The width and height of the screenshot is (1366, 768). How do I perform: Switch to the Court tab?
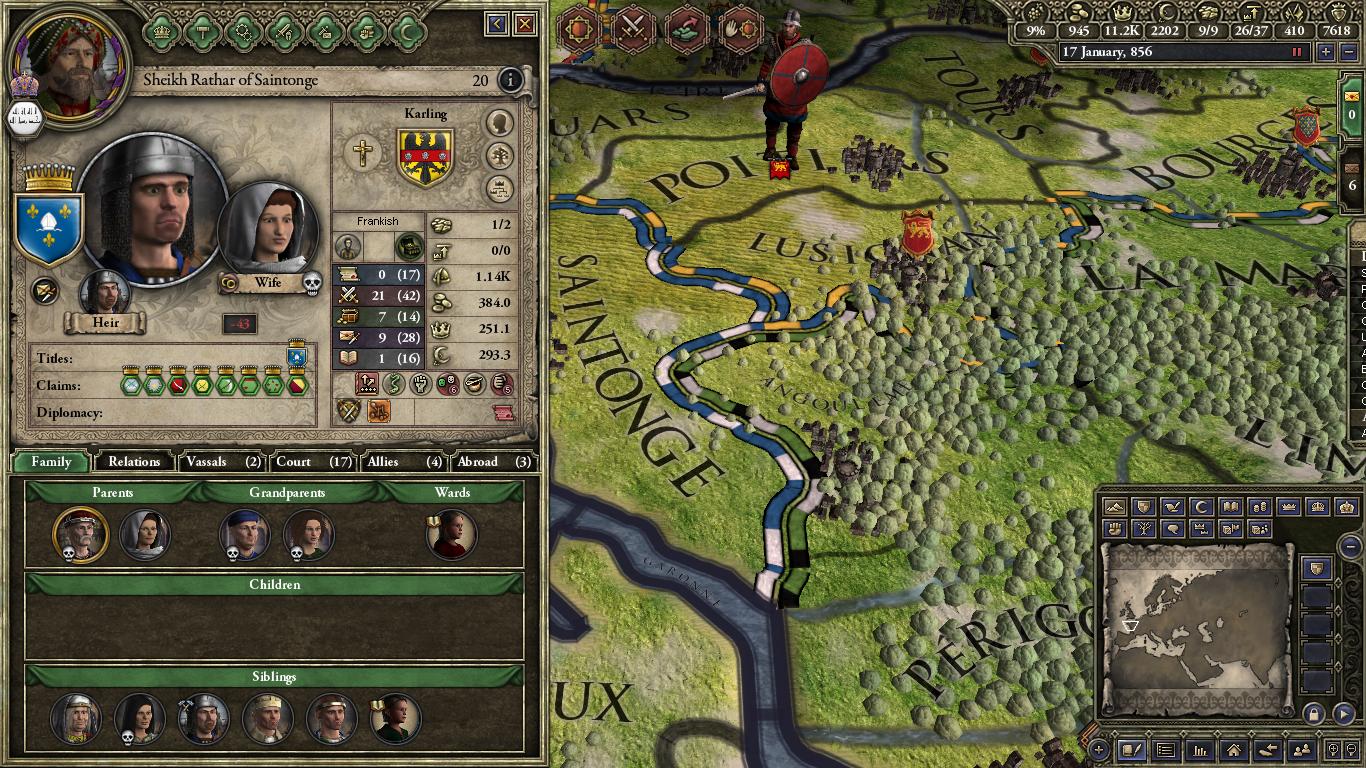tap(294, 461)
